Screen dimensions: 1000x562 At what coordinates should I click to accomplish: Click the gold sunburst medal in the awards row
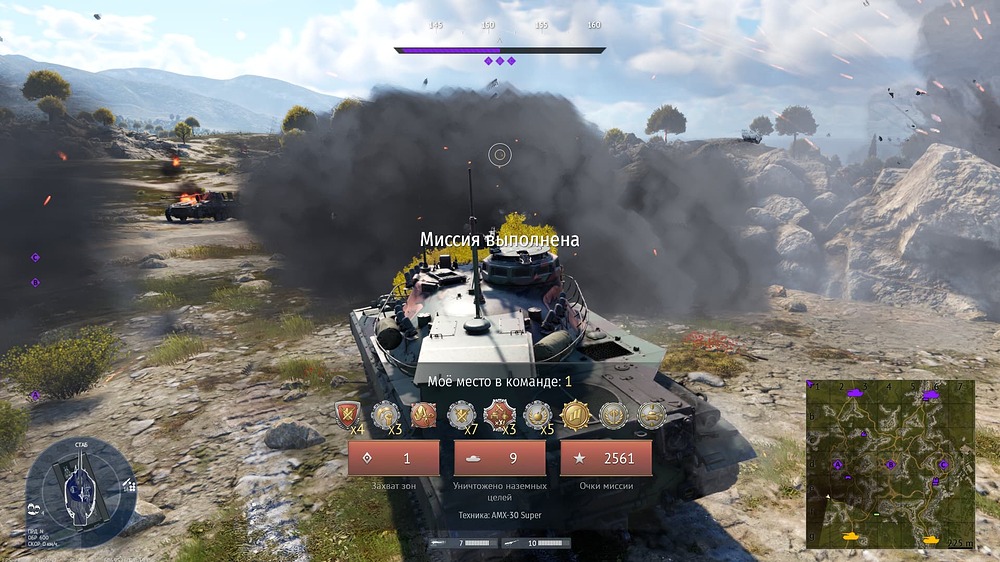(x=575, y=414)
